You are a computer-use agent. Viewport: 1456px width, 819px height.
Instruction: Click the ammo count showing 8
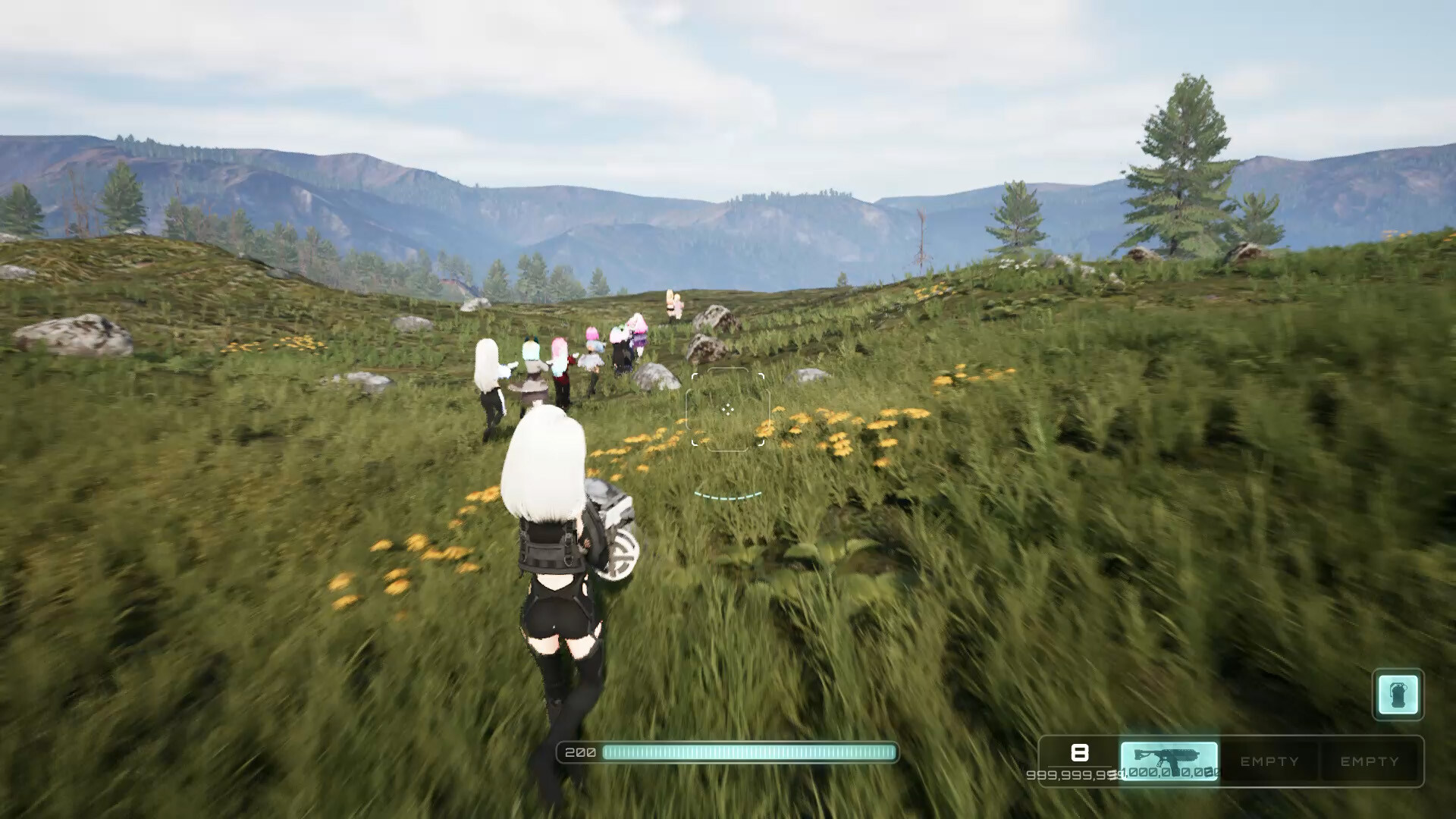[x=1081, y=755]
